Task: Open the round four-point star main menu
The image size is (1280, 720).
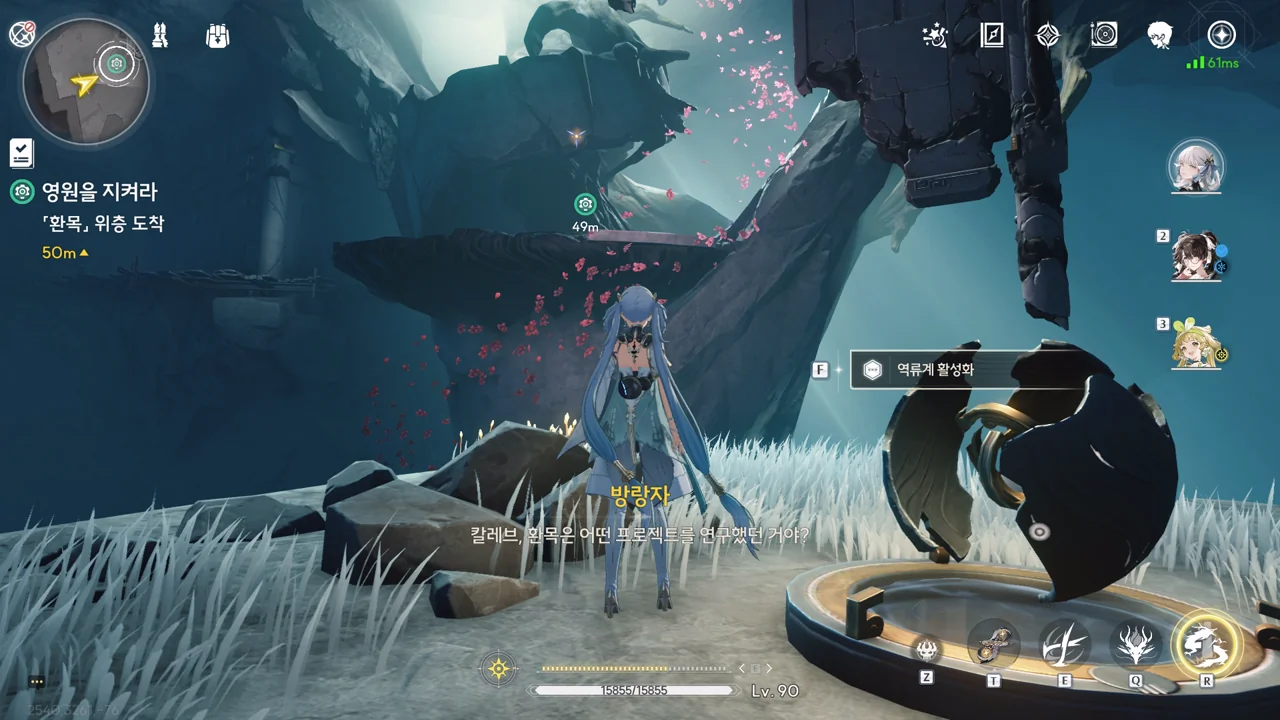Action: coord(1221,35)
